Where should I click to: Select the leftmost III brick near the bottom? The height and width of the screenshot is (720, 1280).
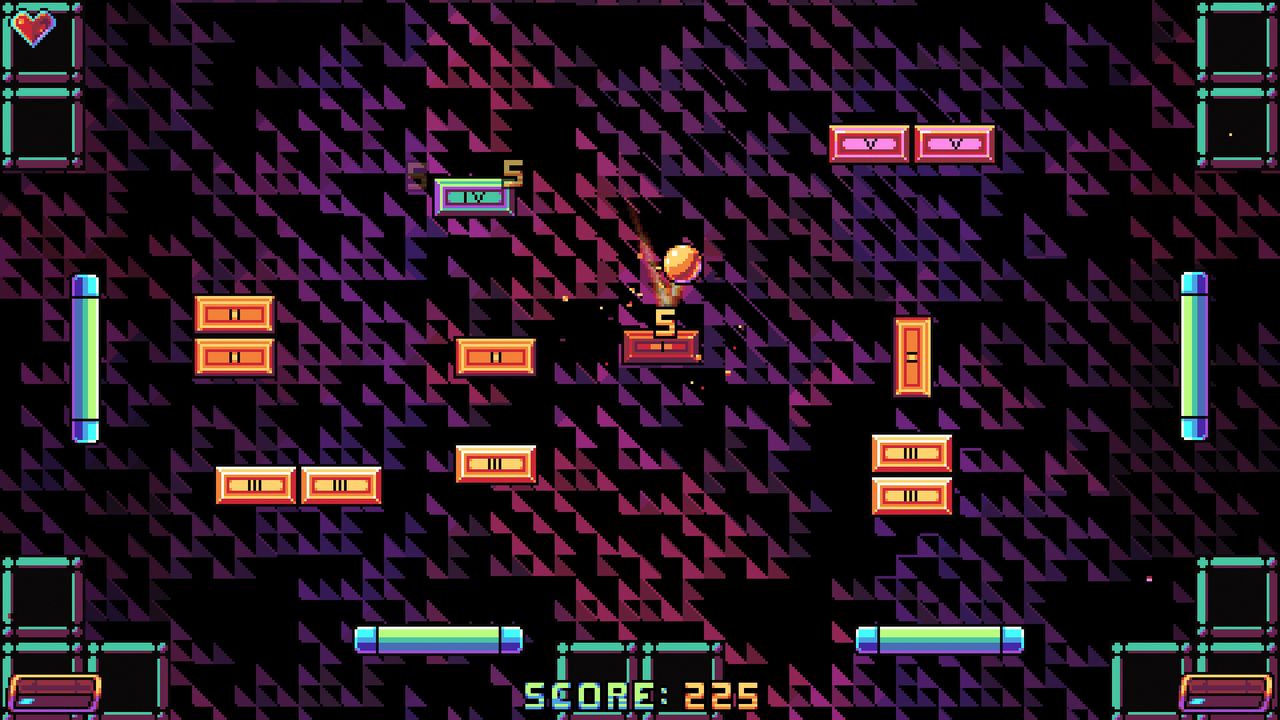[256, 486]
